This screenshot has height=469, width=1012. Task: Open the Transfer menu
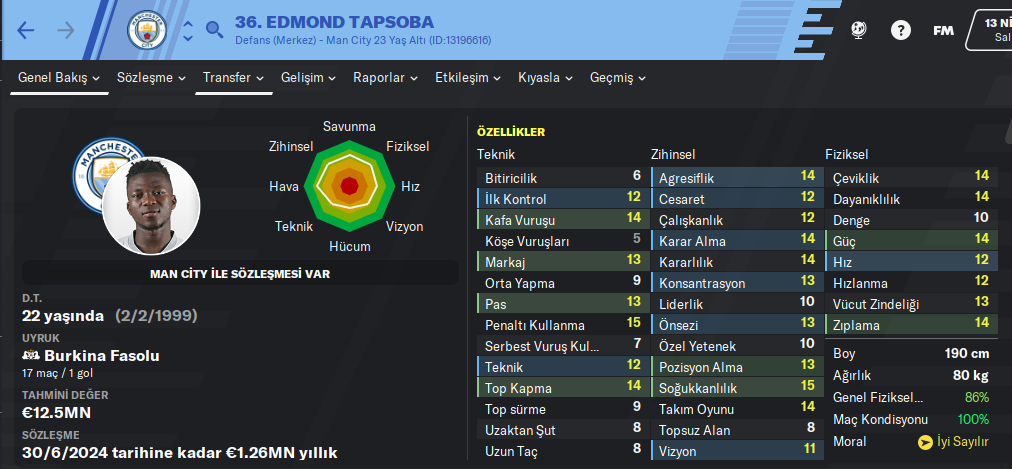coord(233,77)
